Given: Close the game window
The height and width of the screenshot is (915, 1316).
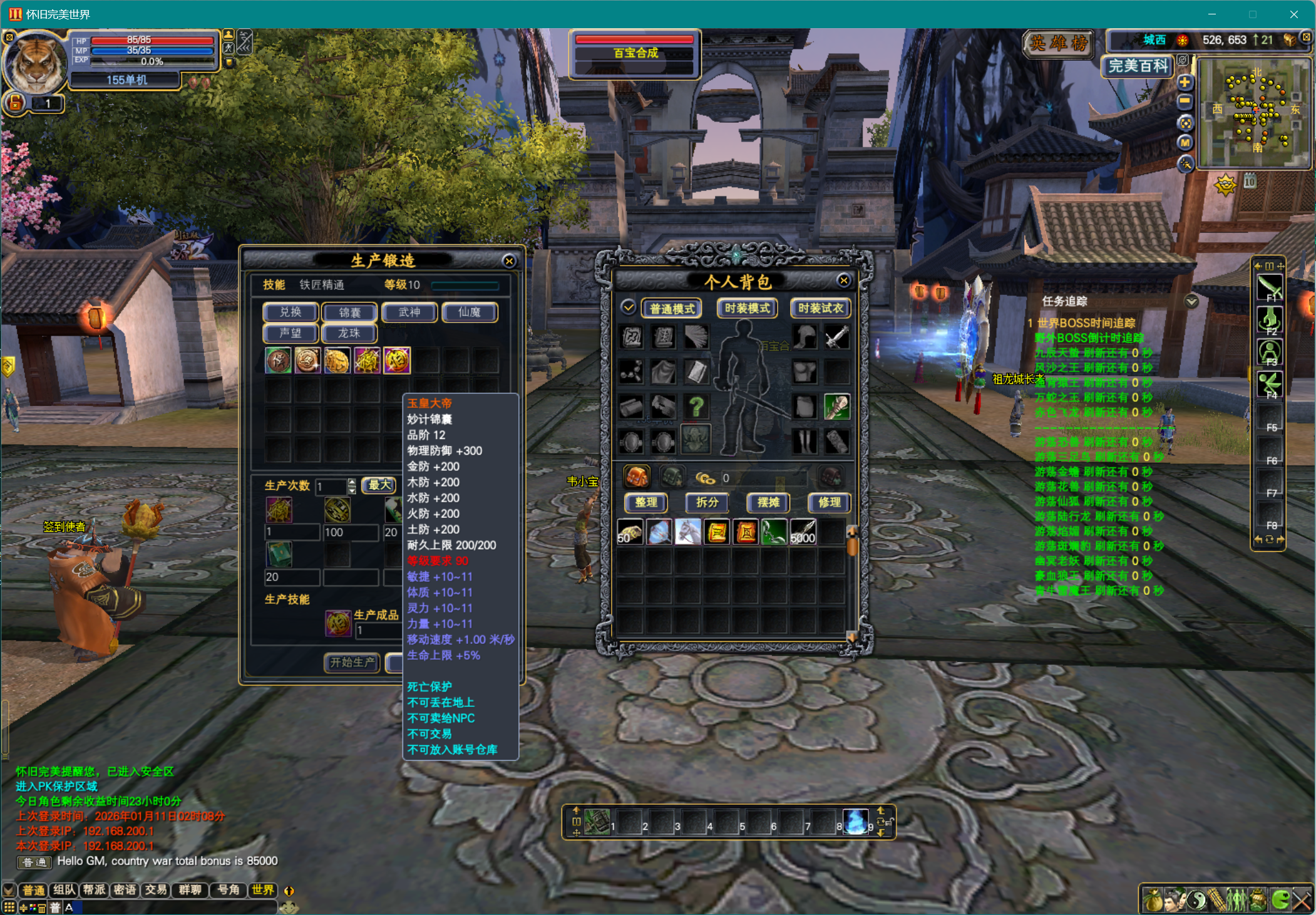Looking at the screenshot, I should [1293, 14].
